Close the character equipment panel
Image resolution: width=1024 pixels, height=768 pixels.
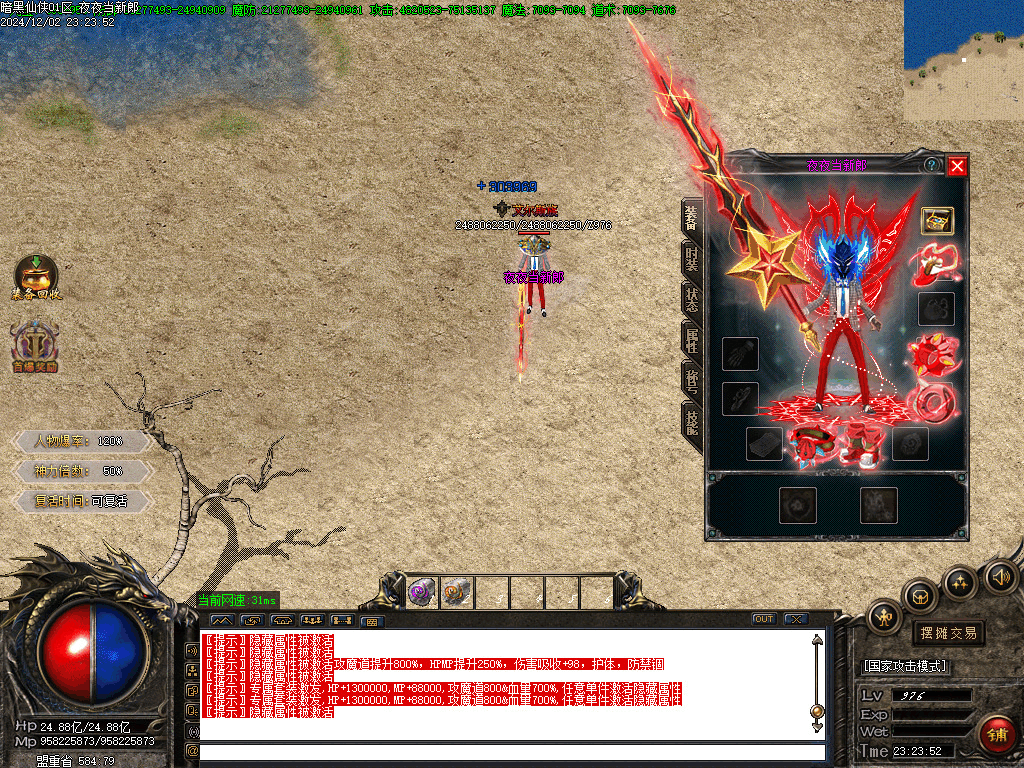(957, 166)
